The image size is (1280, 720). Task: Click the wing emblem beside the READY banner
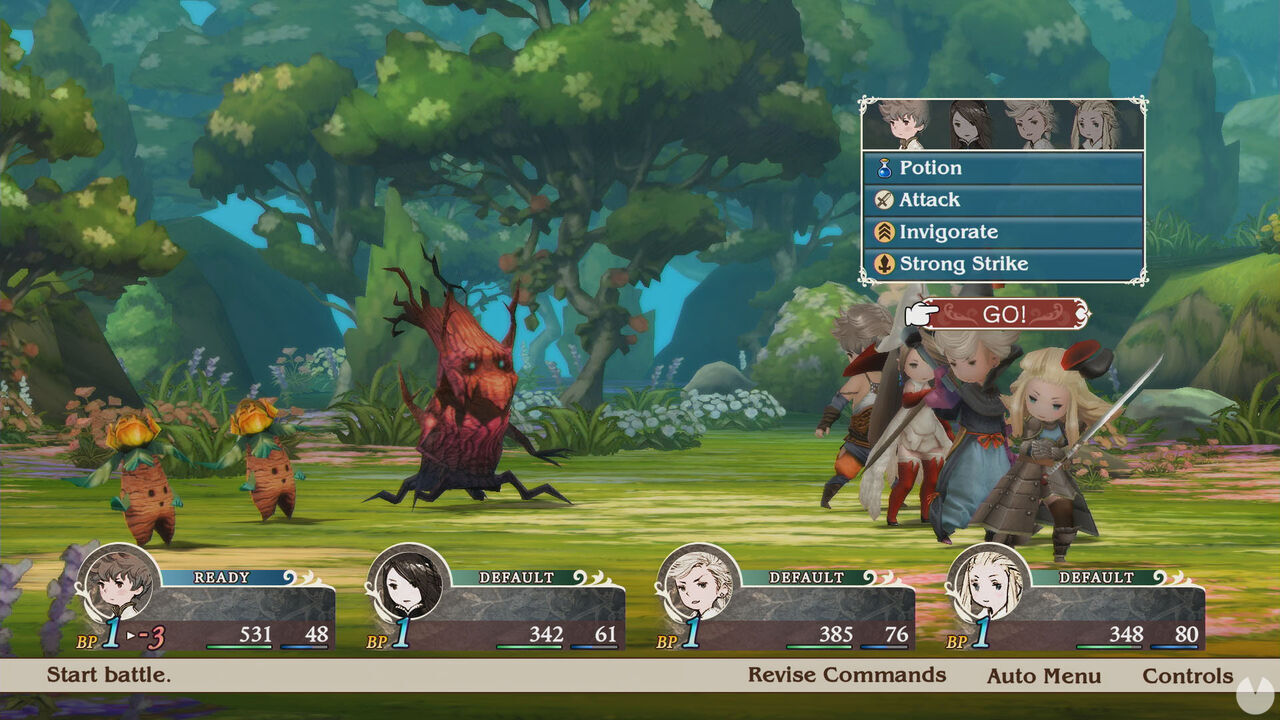296,575
